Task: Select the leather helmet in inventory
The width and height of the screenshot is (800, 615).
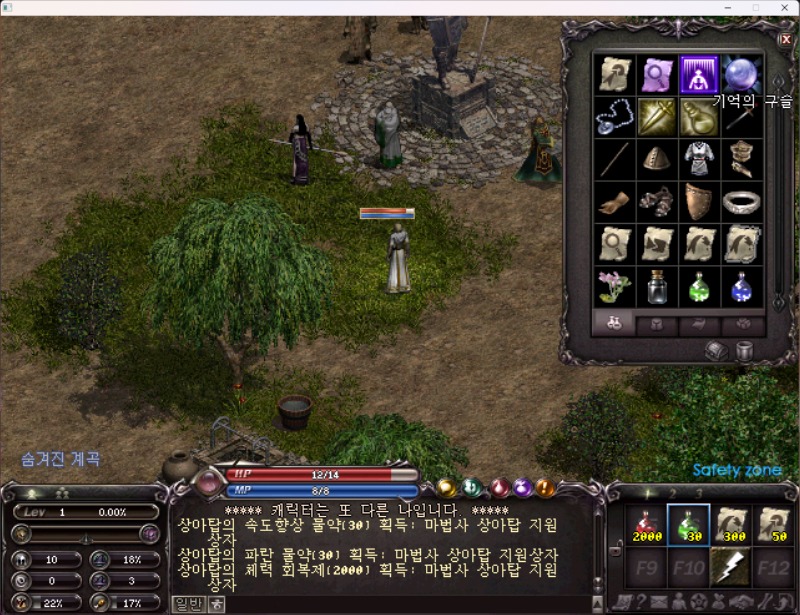Action: tap(657, 159)
